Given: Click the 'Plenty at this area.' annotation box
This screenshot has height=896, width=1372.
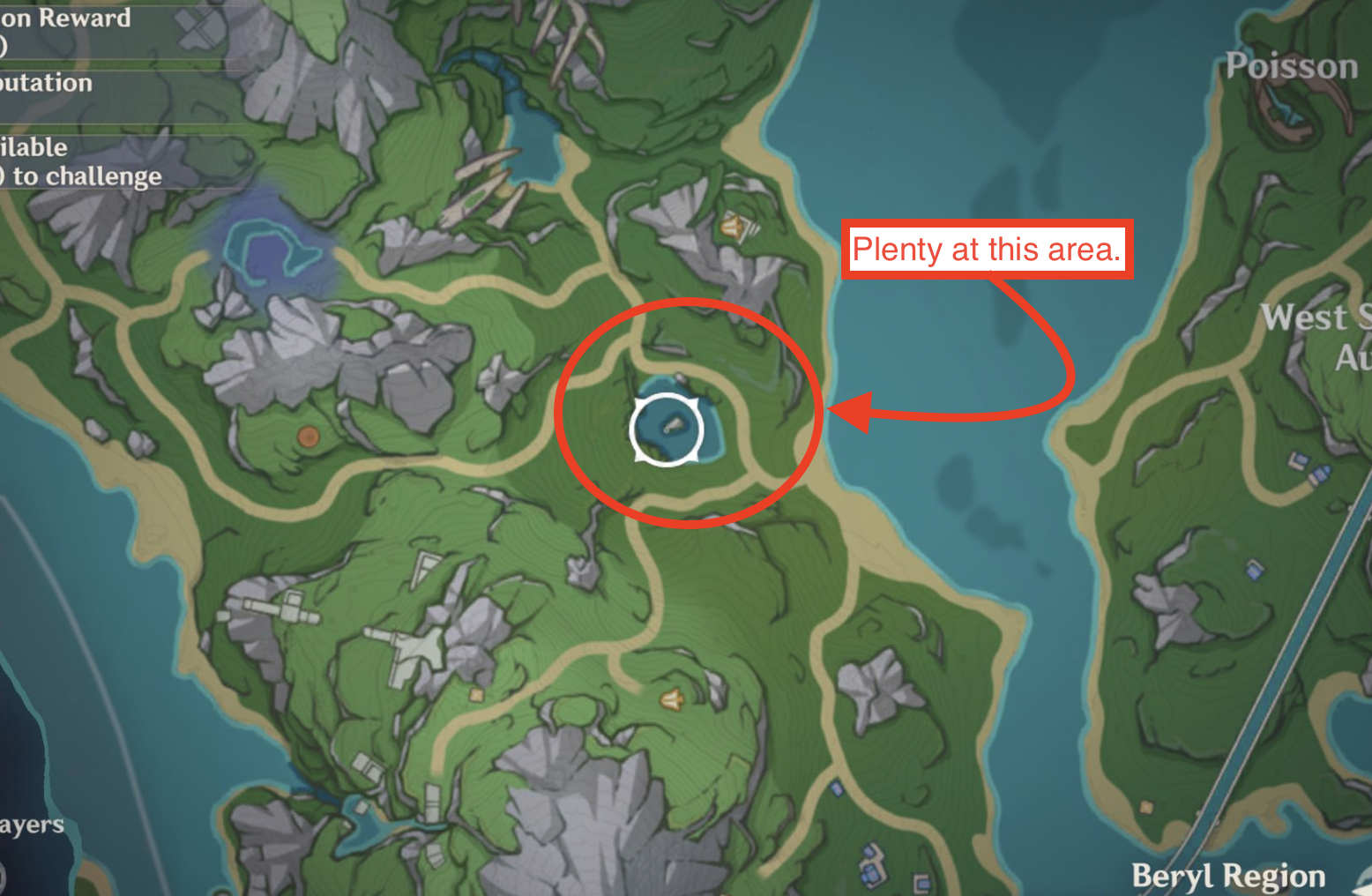Looking at the screenshot, I should pyautogui.click(x=987, y=250).
